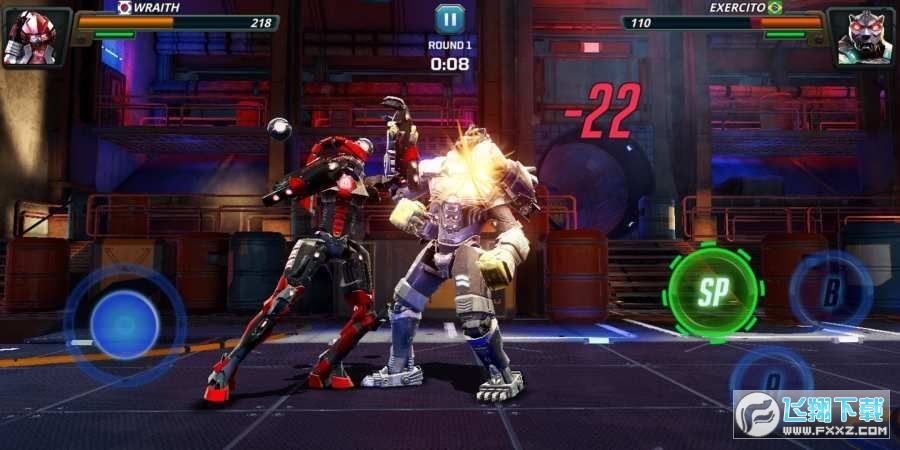The image size is (900, 450).
Task: Tap the blue B attack button
Action: [831, 292]
